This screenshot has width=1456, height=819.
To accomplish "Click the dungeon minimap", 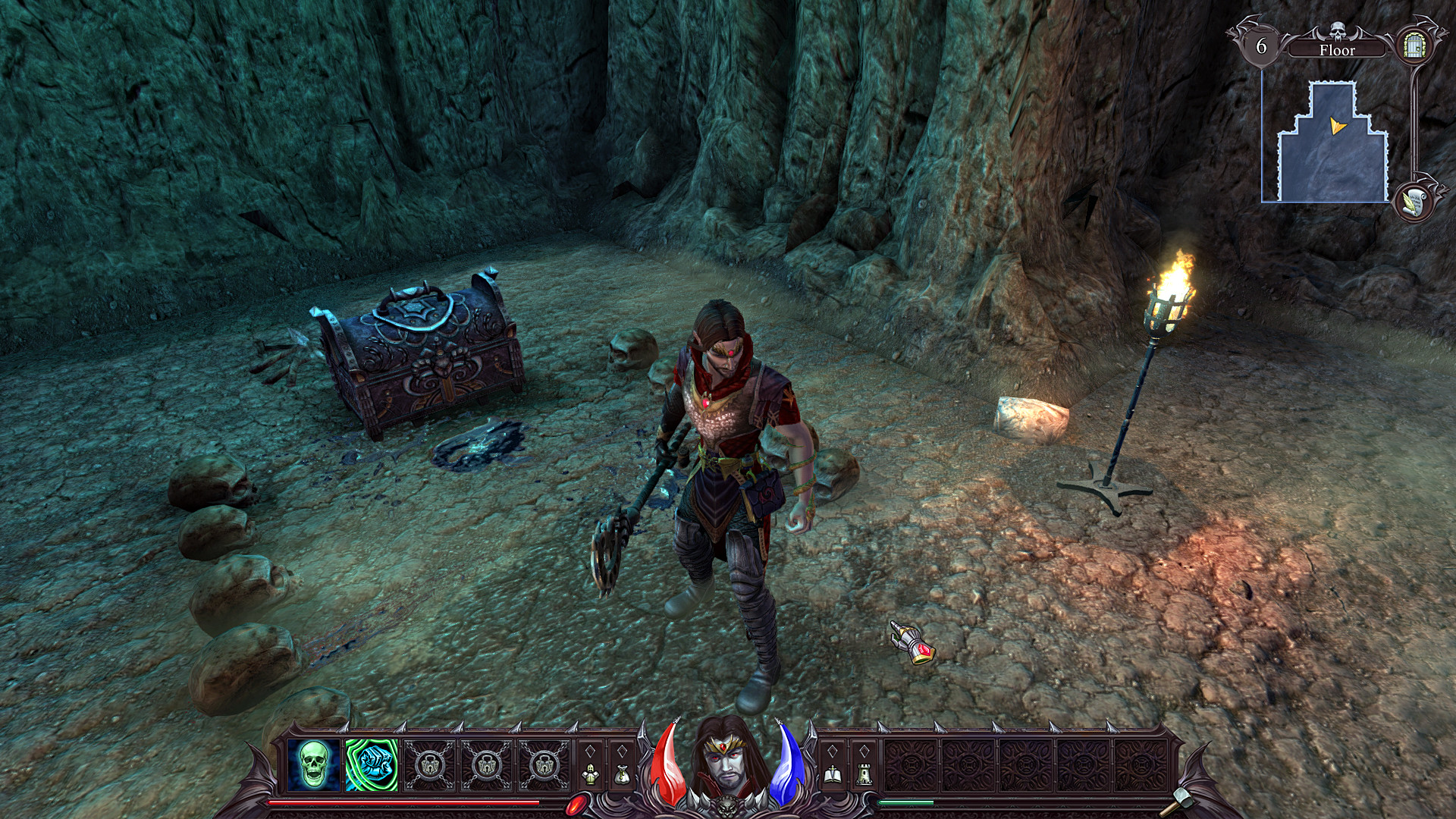I will pos(1333,144).
